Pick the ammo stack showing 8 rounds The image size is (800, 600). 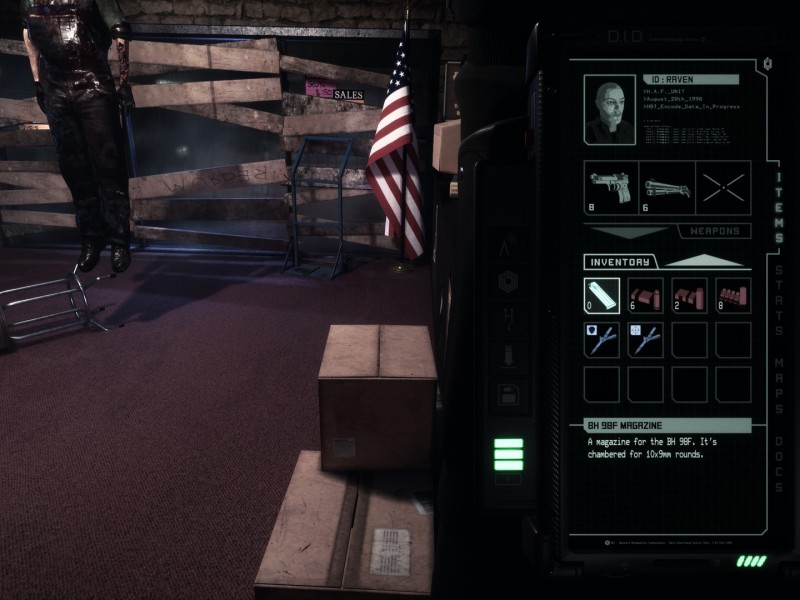734,296
